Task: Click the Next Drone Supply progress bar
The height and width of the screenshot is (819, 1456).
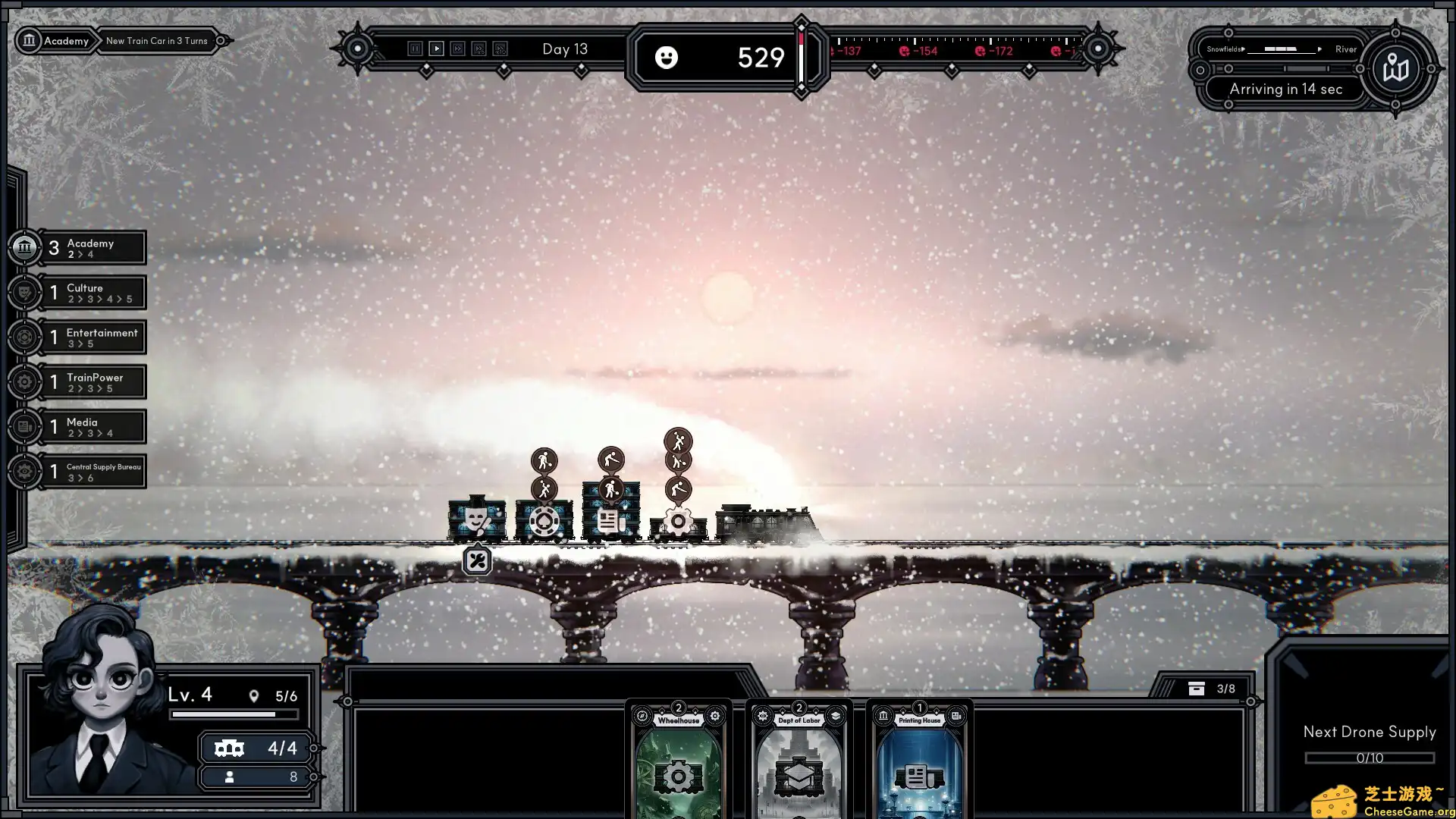Action: (x=1369, y=758)
